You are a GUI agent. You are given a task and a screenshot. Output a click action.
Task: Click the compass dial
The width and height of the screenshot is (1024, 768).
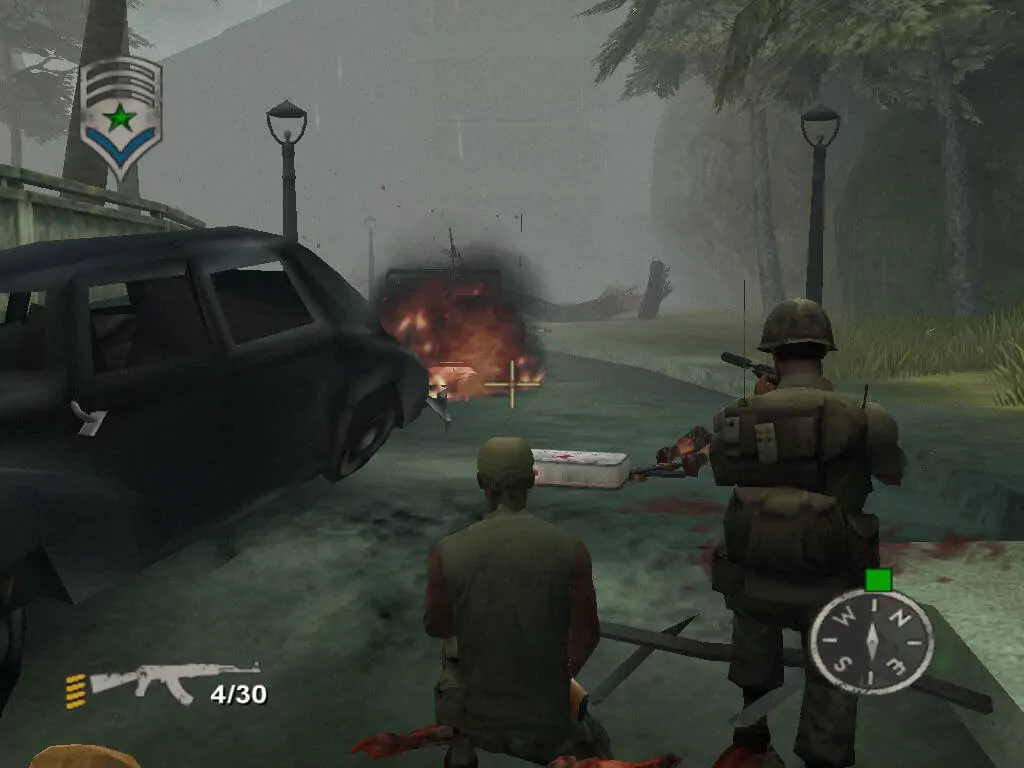[x=871, y=641]
